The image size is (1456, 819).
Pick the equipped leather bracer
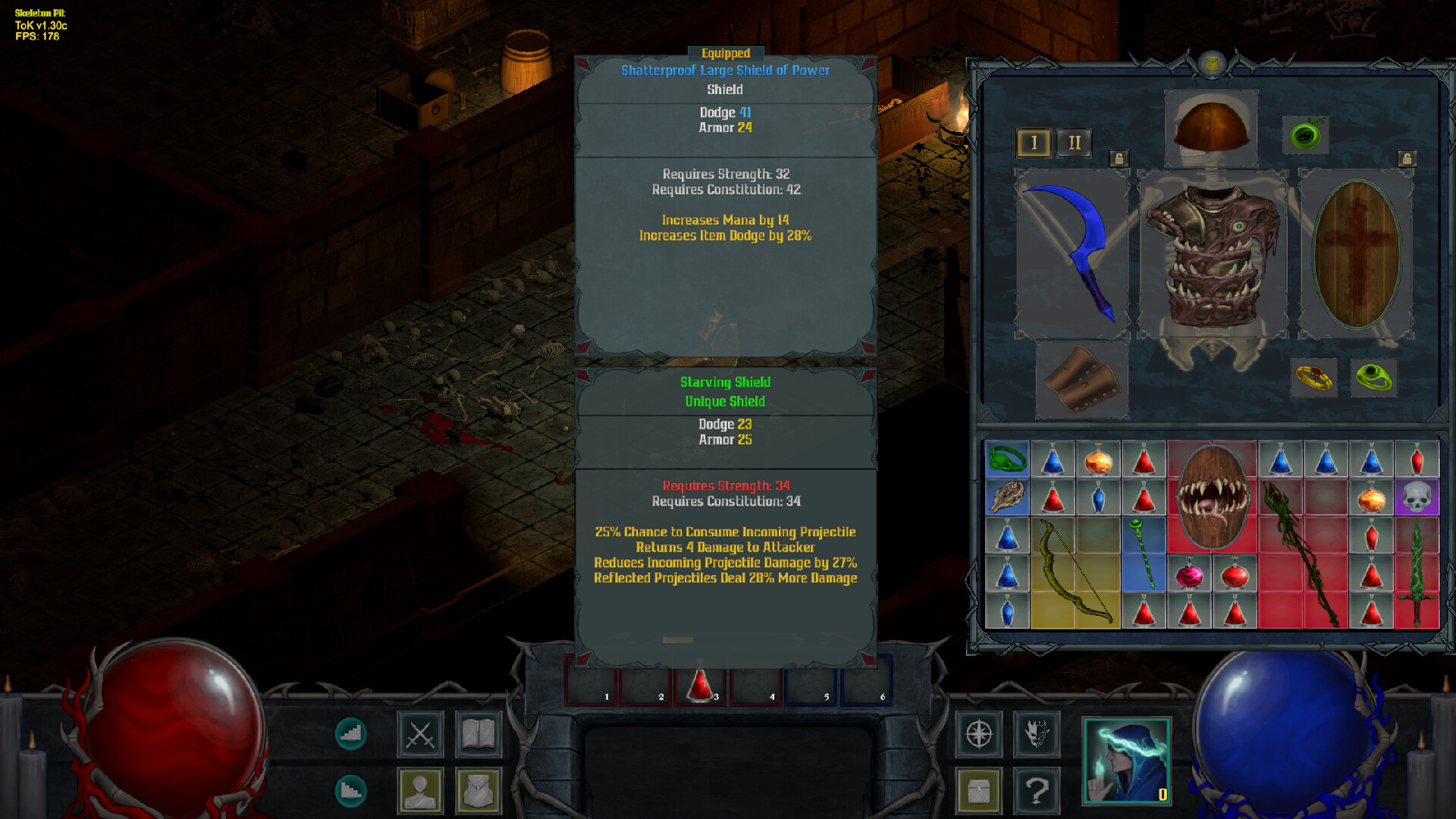coord(1081,380)
